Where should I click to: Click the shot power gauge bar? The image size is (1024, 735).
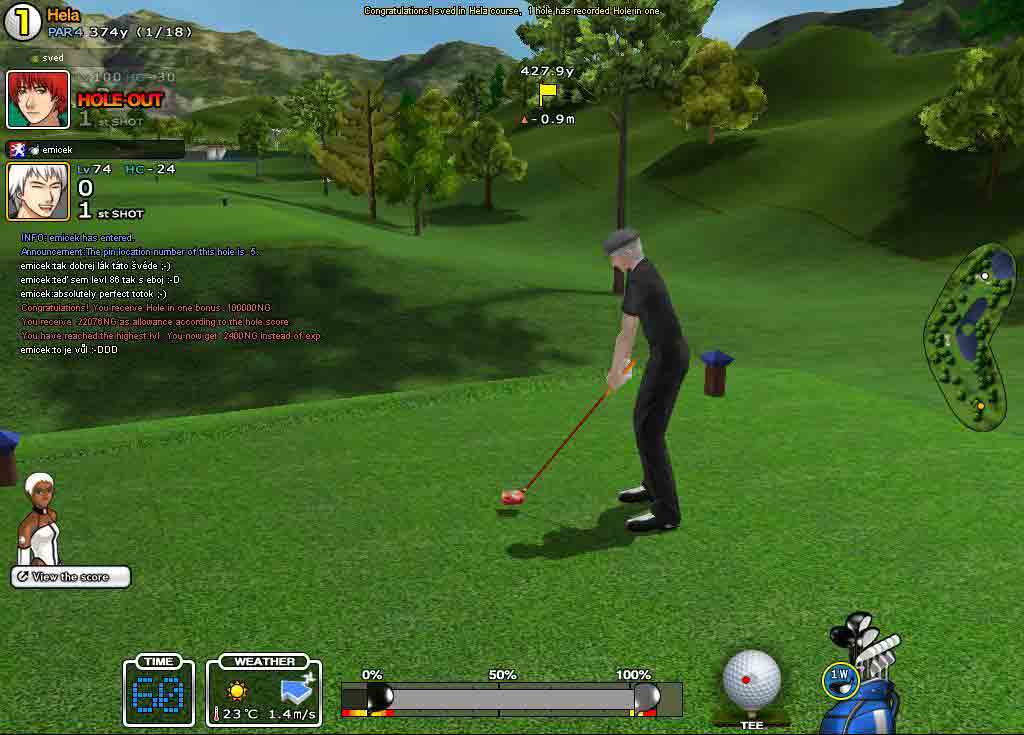[510, 698]
